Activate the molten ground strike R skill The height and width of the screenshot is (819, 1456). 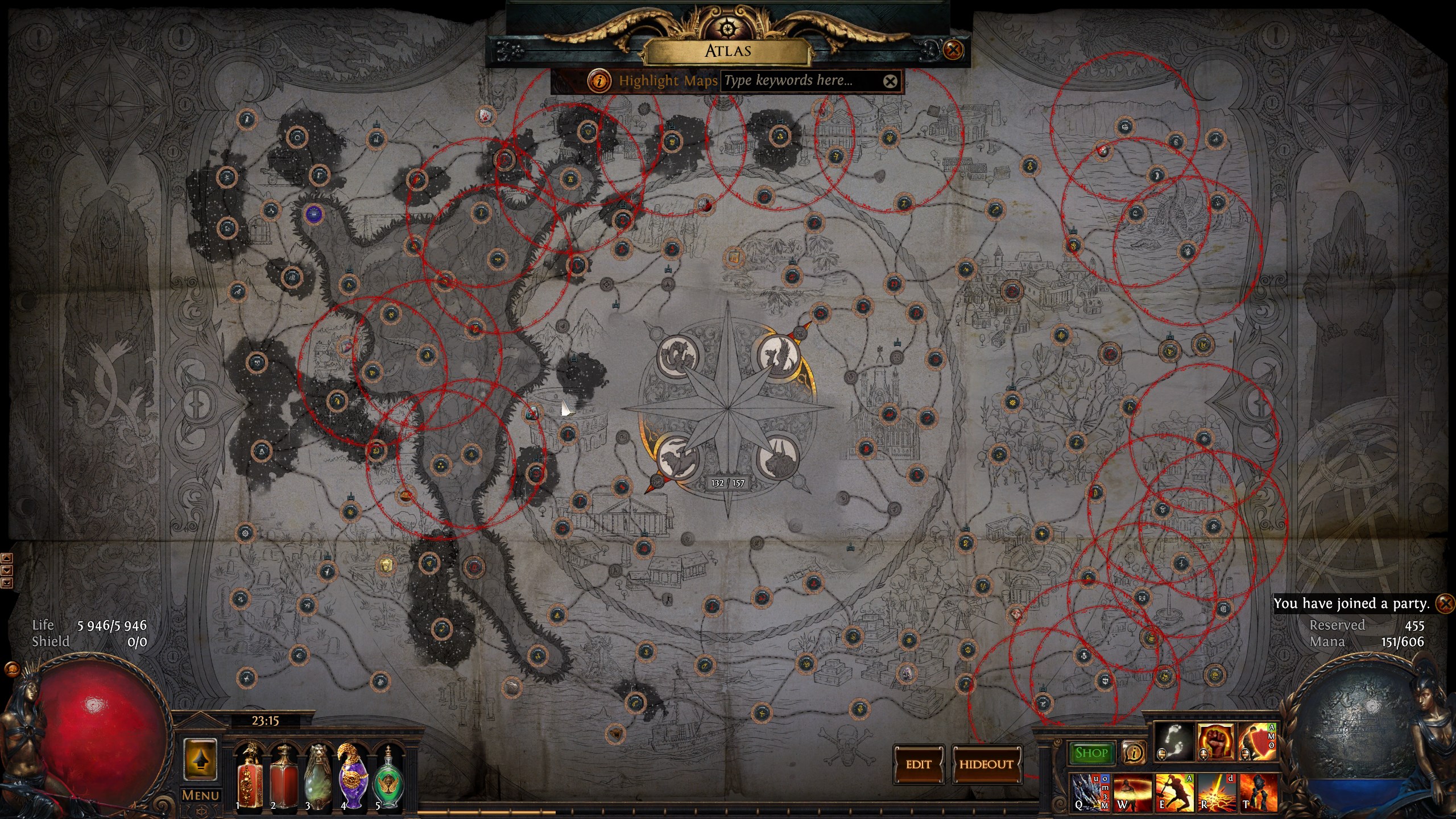(x=1216, y=792)
